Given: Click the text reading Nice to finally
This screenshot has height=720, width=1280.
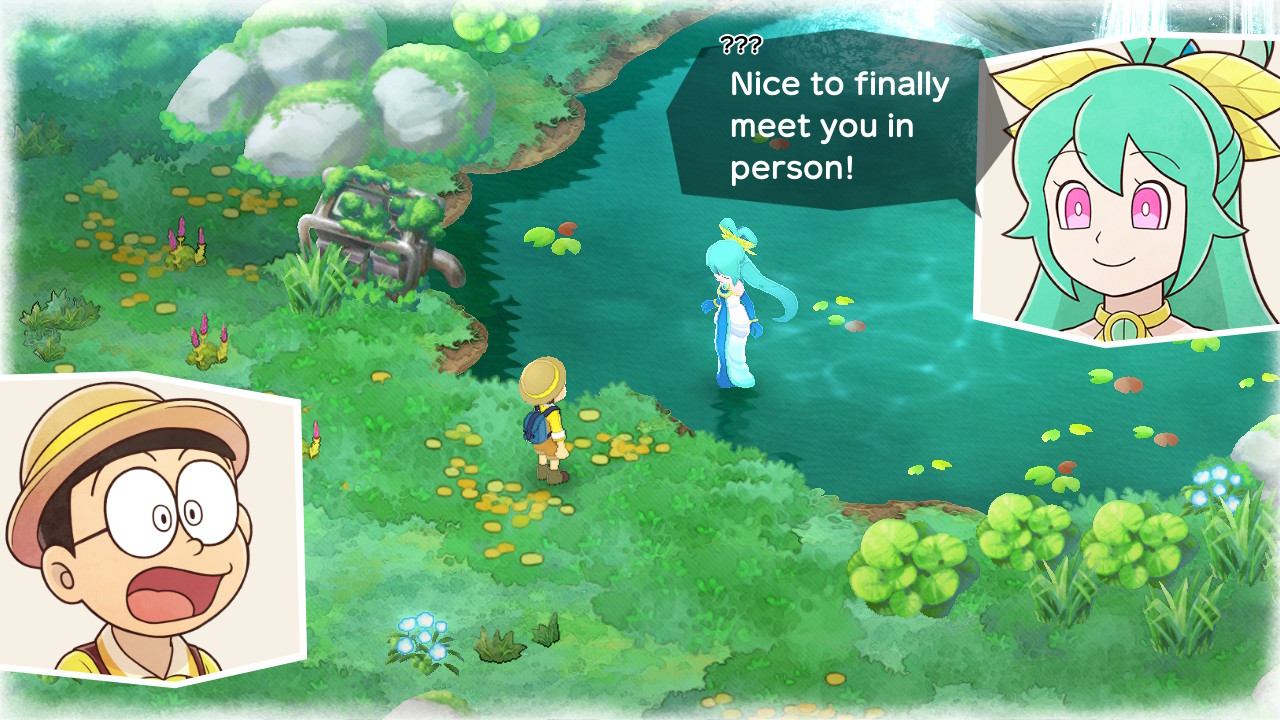Looking at the screenshot, I should point(838,85).
